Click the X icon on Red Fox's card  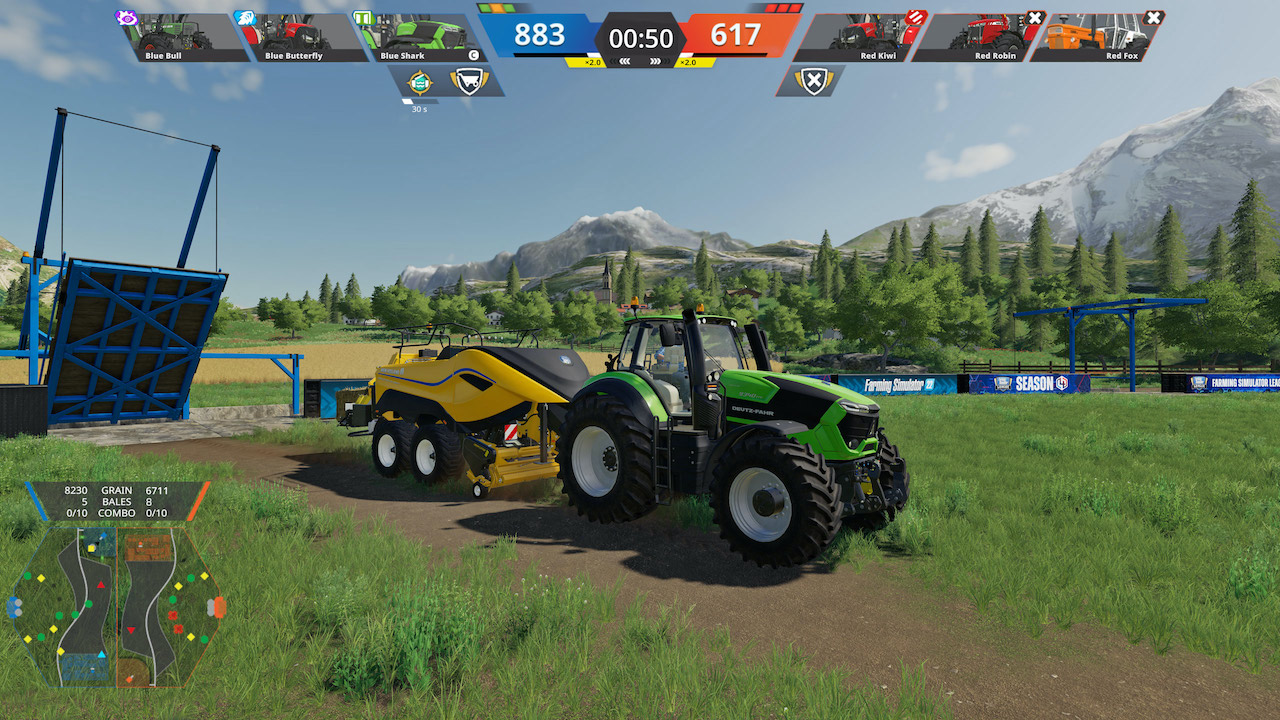tap(1152, 17)
